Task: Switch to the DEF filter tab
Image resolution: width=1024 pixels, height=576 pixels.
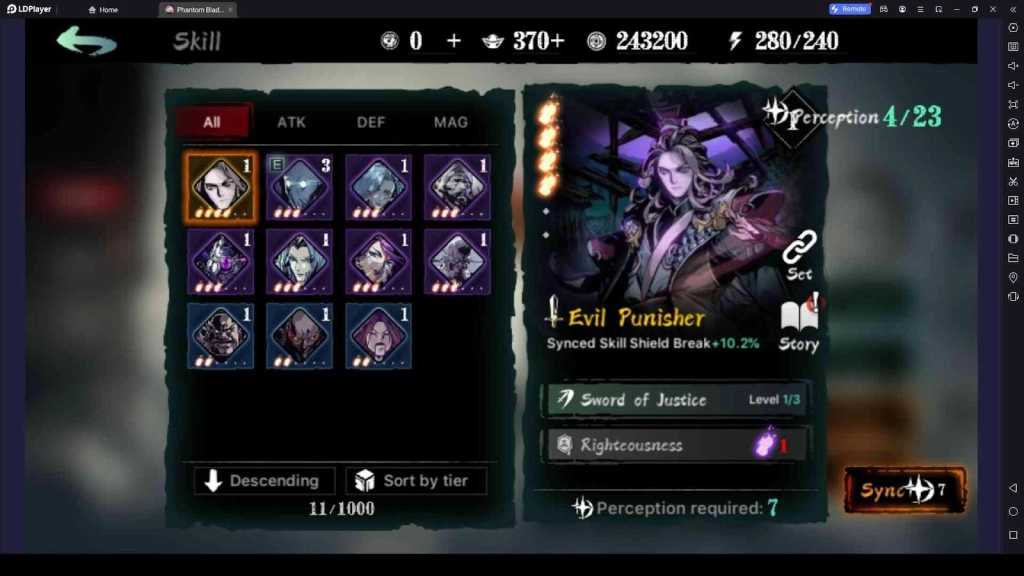Action: click(x=371, y=122)
